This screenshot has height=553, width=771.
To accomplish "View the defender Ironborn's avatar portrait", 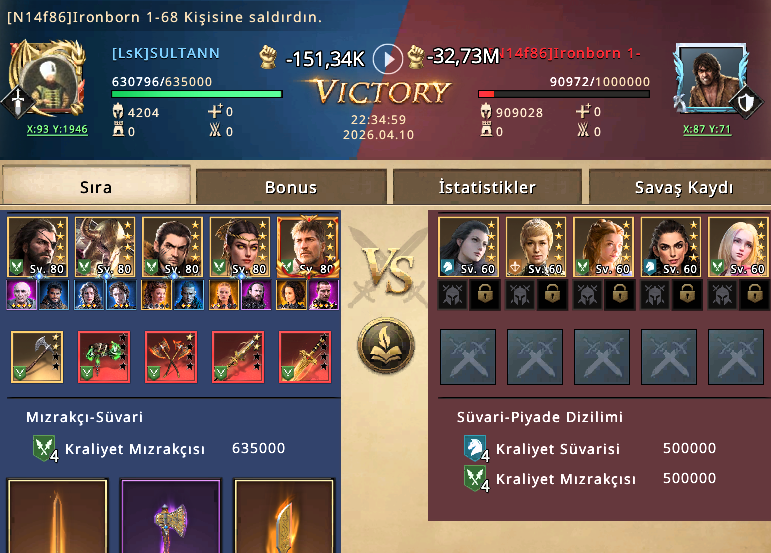I will 710,79.
